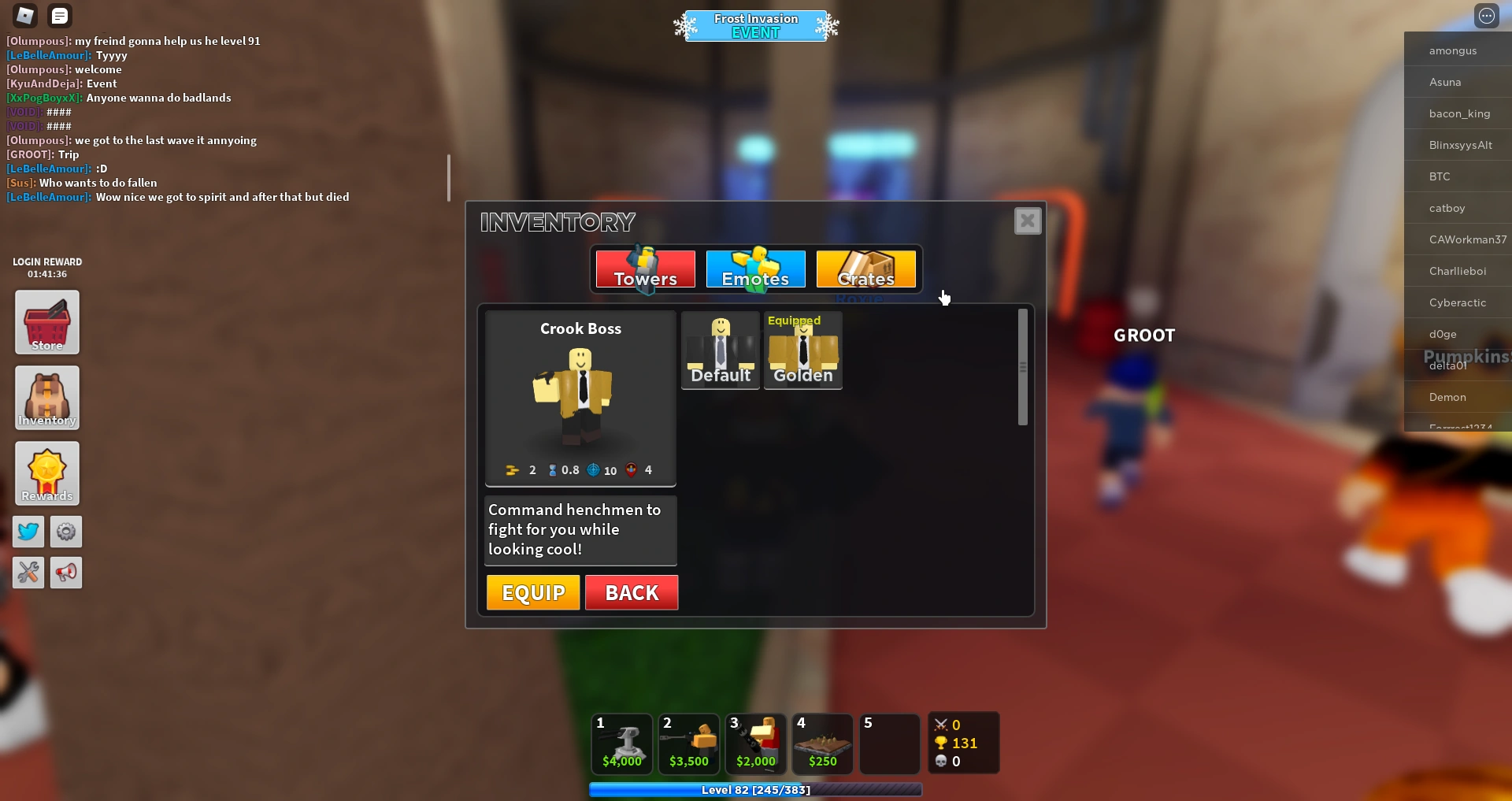Image resolution: width=1512 pixels, height=801 pixels.
Task: Equip the Golden Crook Boss skin
Action: click(x=802, y=350)
